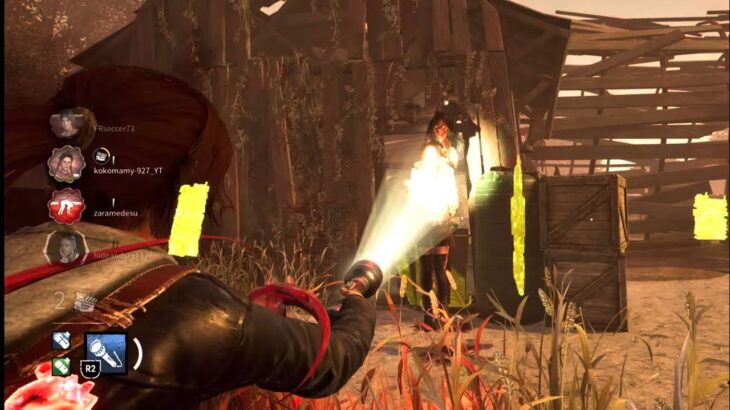Image resolution: width=730 pixels, height=410 pixels.
Task: Click kokomamy-927_YT's survivor portrait
Action: 66,163
